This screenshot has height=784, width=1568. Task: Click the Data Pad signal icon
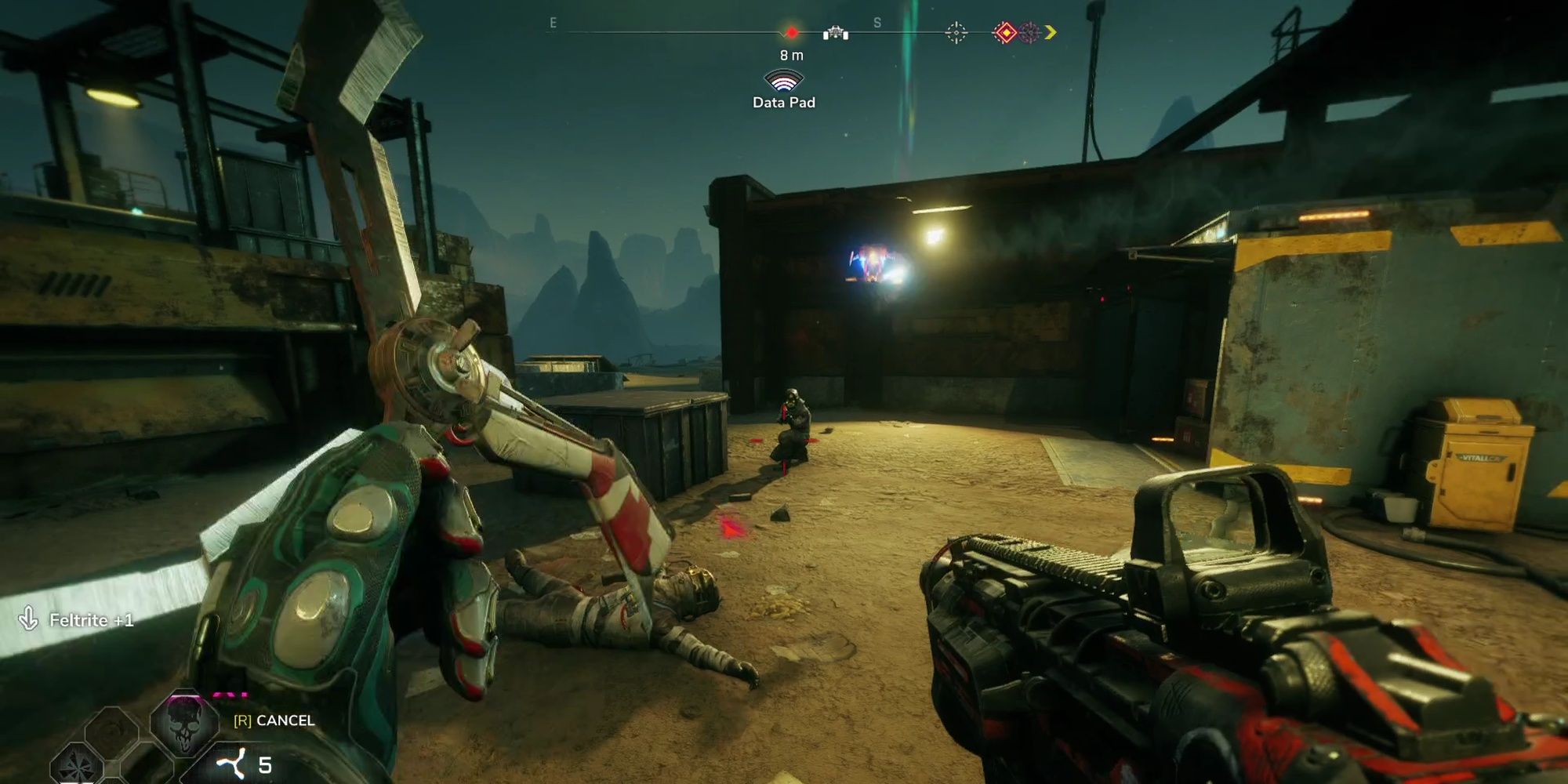point(784,81)
